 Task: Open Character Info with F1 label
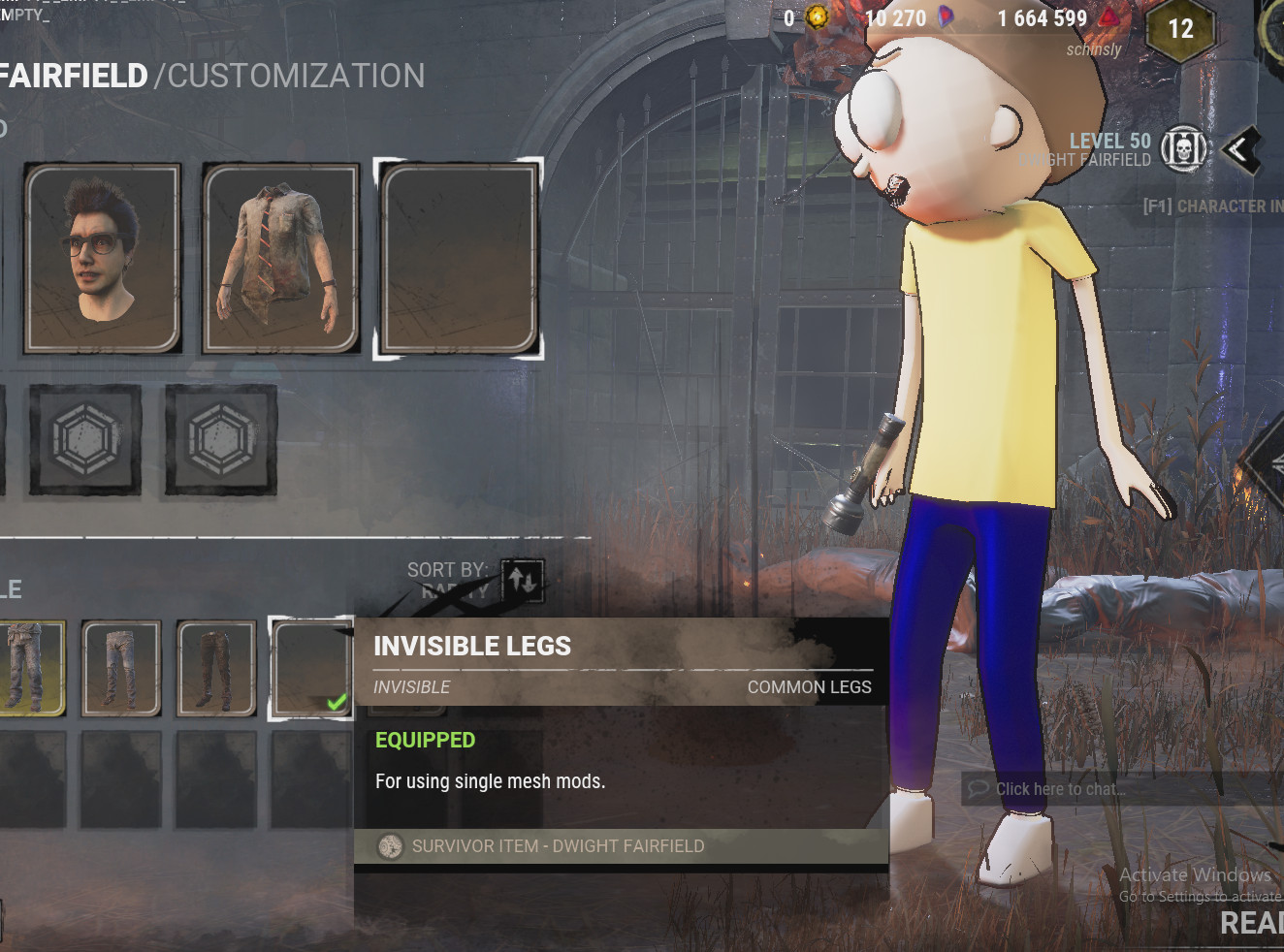[x=1210, y=206]
